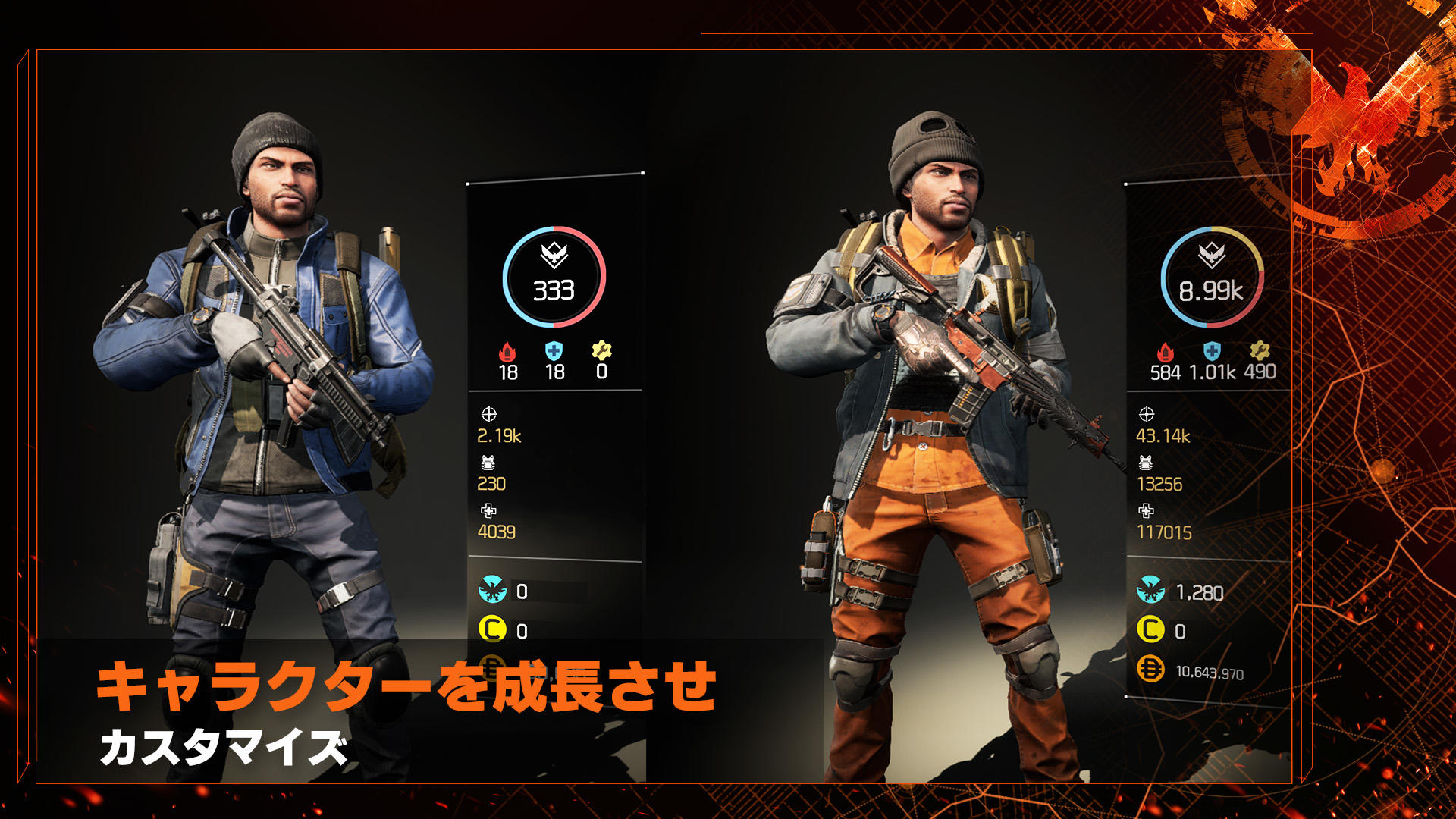
Task: Click the weapon damage flame icon showing 18
Action: [507, 350]
